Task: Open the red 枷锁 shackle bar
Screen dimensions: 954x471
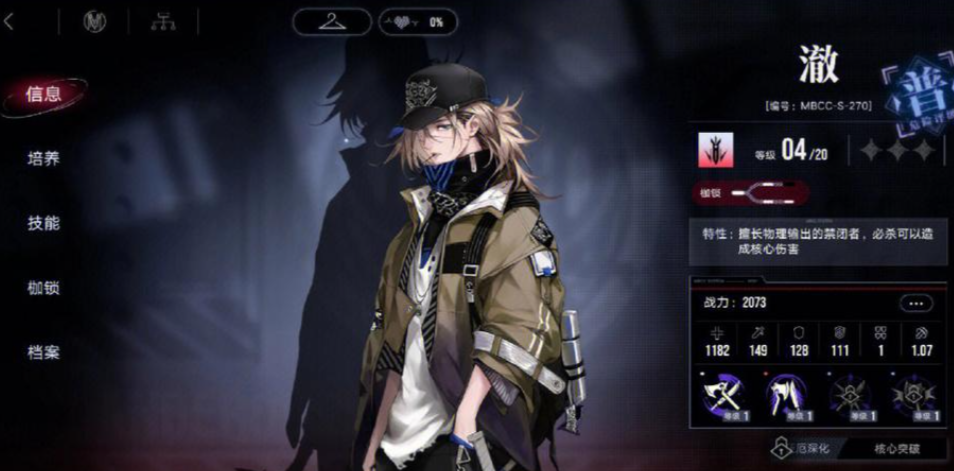Action: tap(752, 193)
